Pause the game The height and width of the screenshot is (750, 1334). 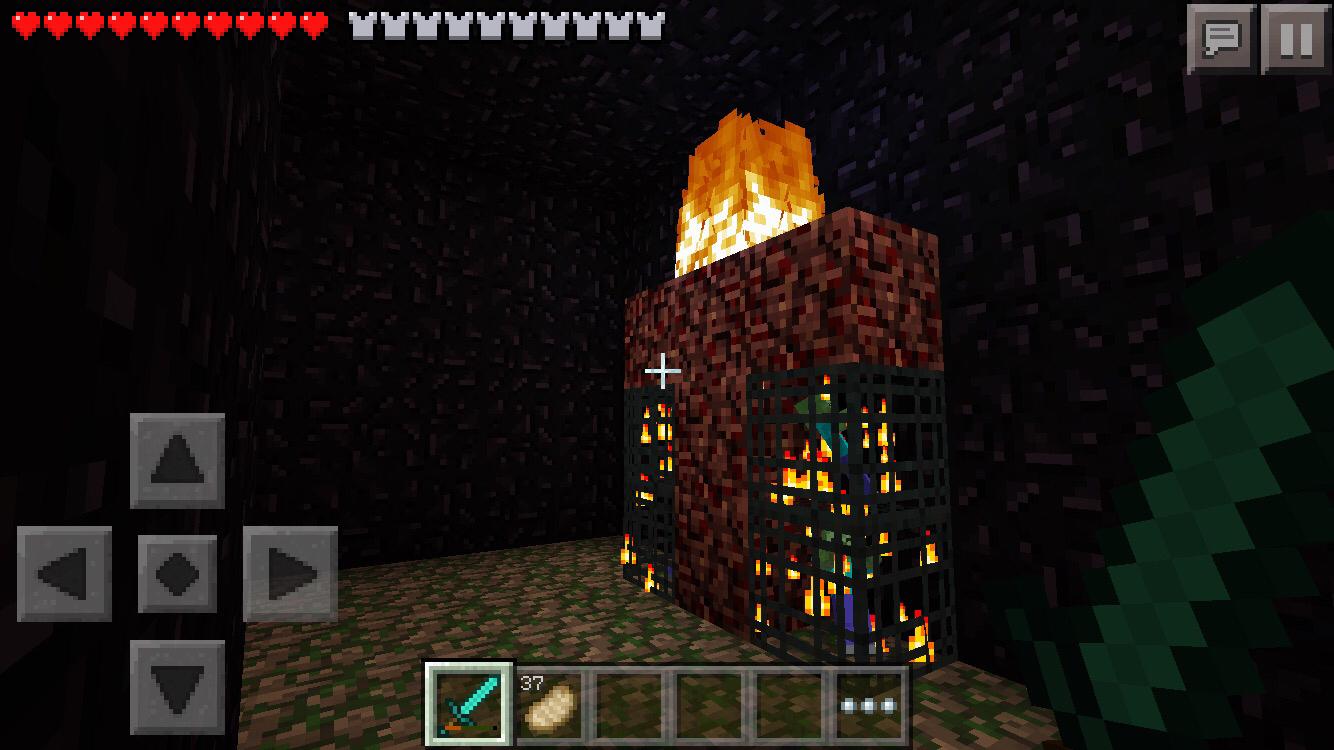1295,39
